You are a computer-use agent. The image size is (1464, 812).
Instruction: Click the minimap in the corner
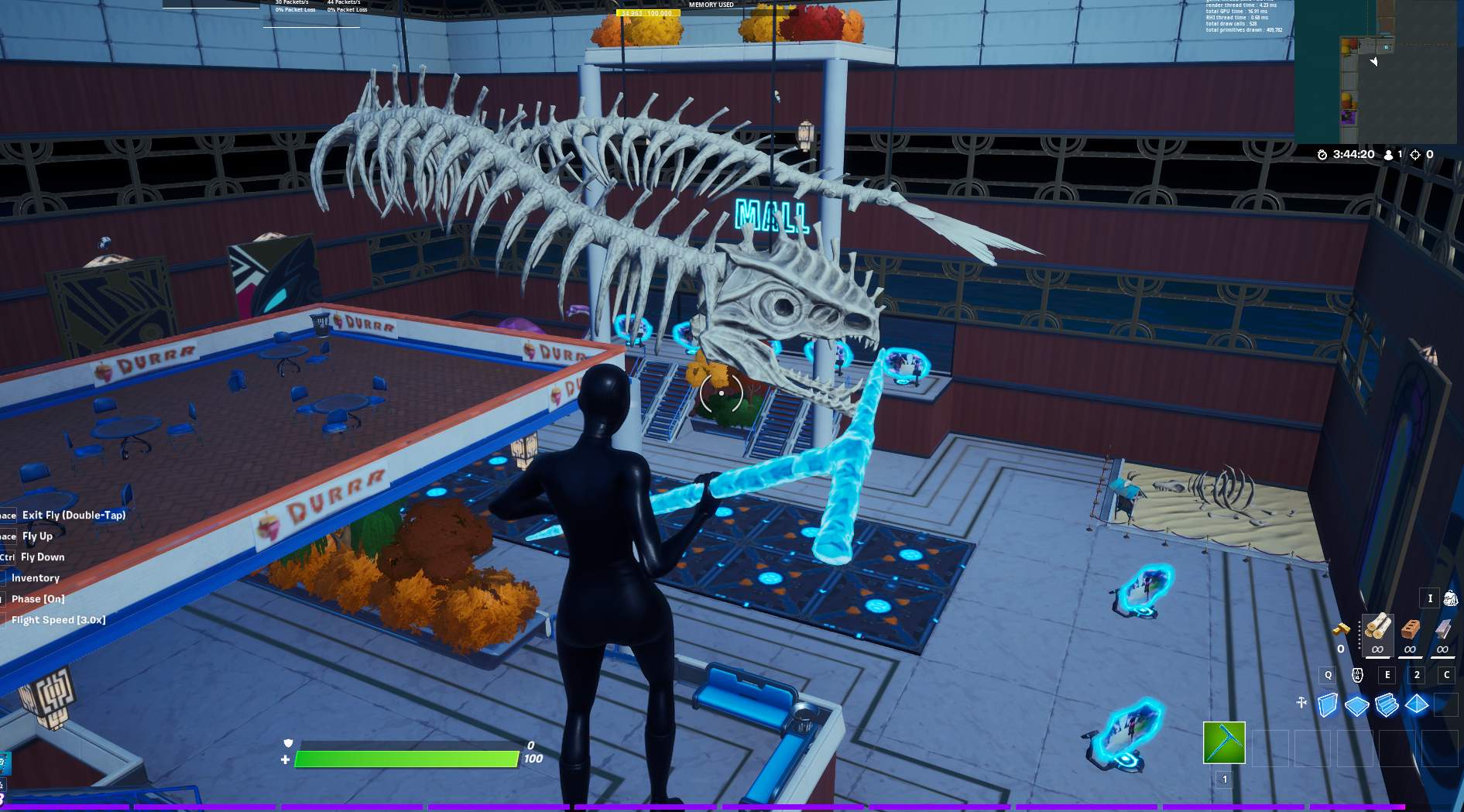point(1378,71)
